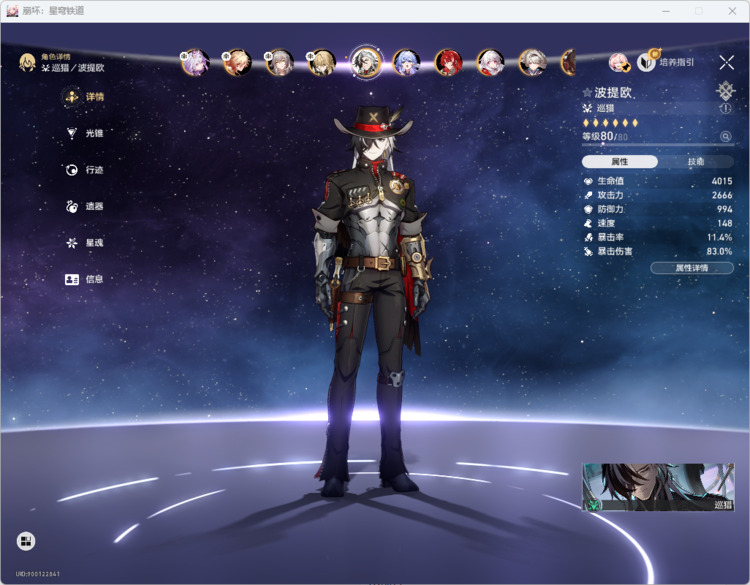This screenshot has width=750, height=585.
Task: Click the 属性详情 attribute details button
Action: [691, 268]
